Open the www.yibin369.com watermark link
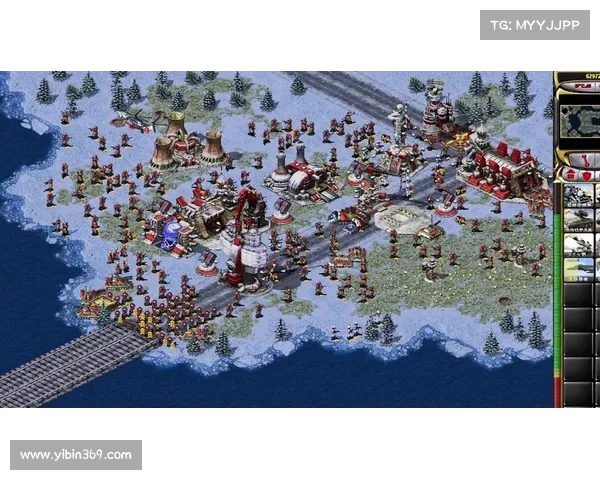Viewport: 600px width, 480px height. pyautogui.click(x=76, y=455)
